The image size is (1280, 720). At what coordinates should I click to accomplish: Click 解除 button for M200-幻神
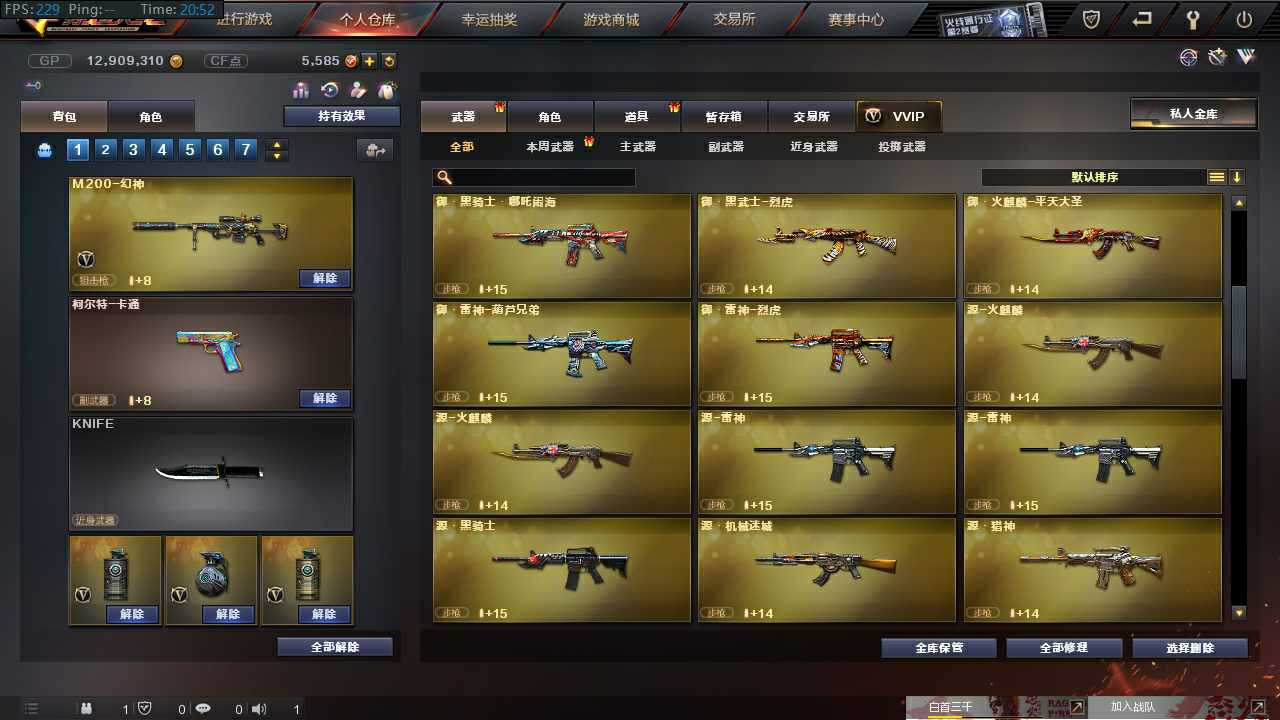pos(324,279)
